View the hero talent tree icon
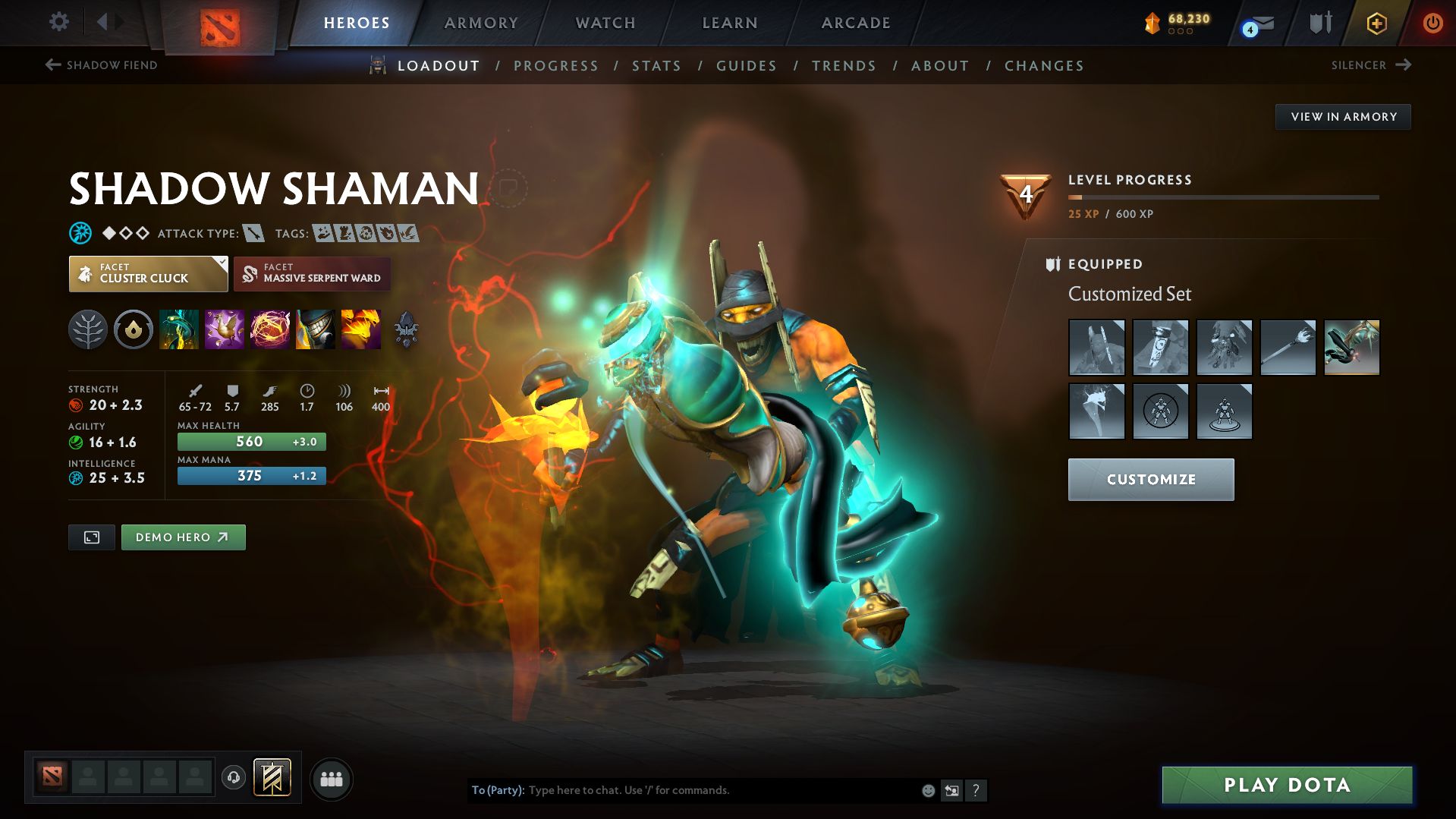Screen dimensions: 1456x819 click(x=88, y=329)
